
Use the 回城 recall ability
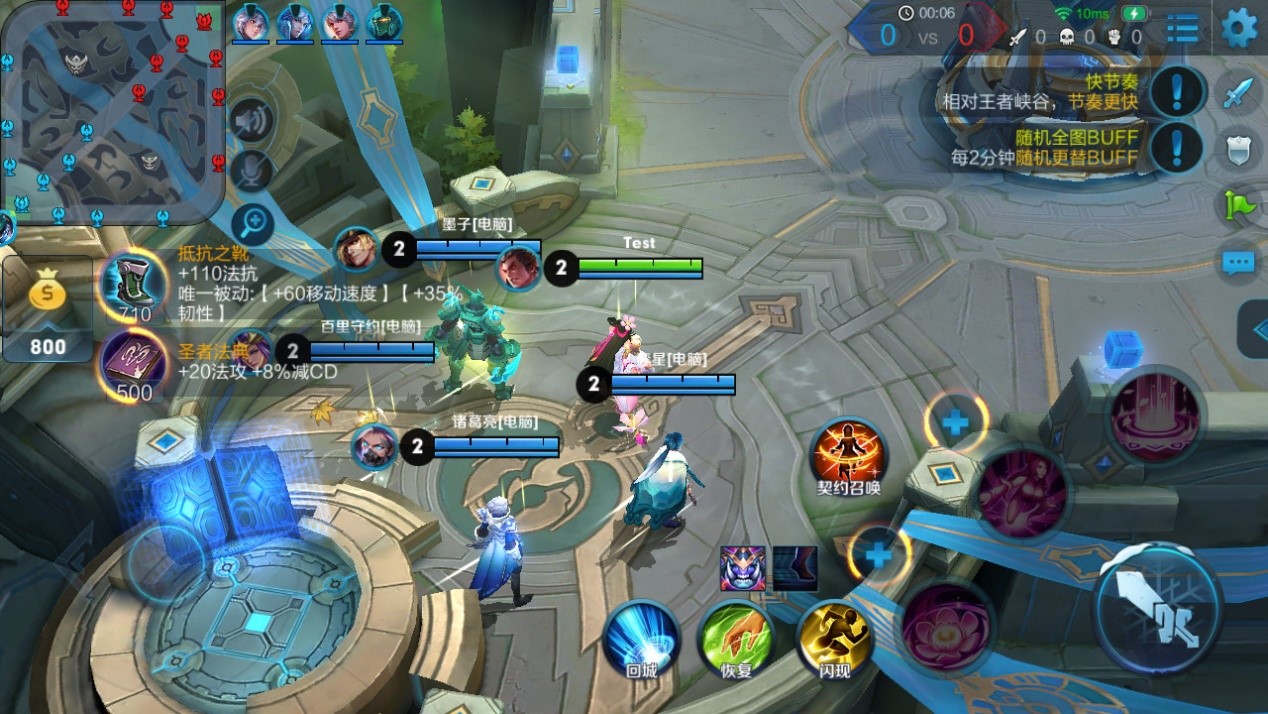(x=641, y=637)
